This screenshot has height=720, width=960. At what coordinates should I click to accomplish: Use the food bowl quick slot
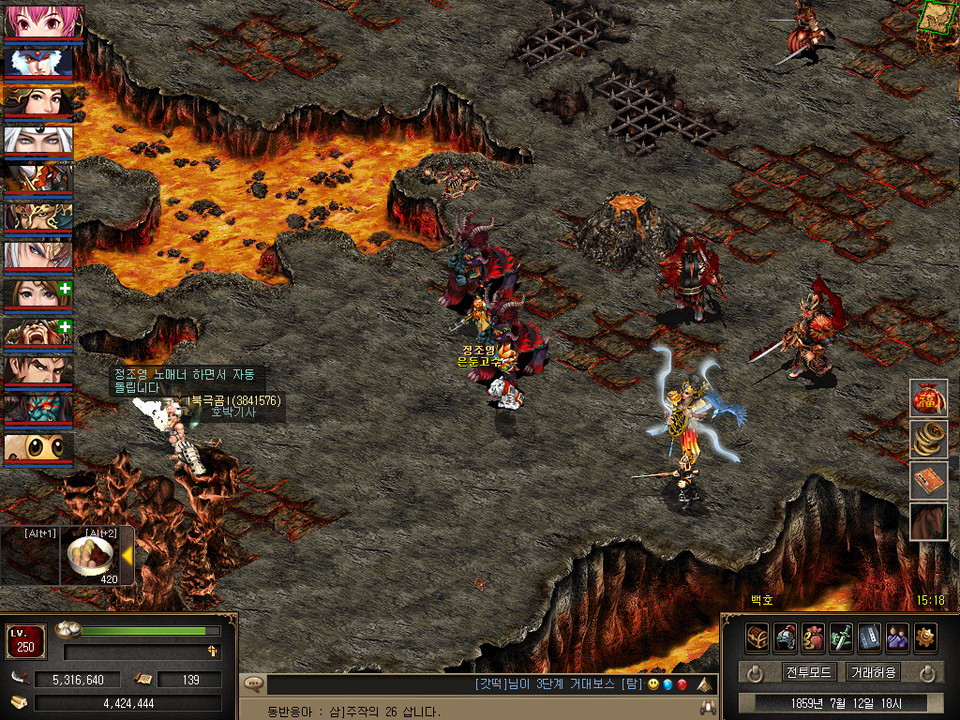tap(91, 555)
